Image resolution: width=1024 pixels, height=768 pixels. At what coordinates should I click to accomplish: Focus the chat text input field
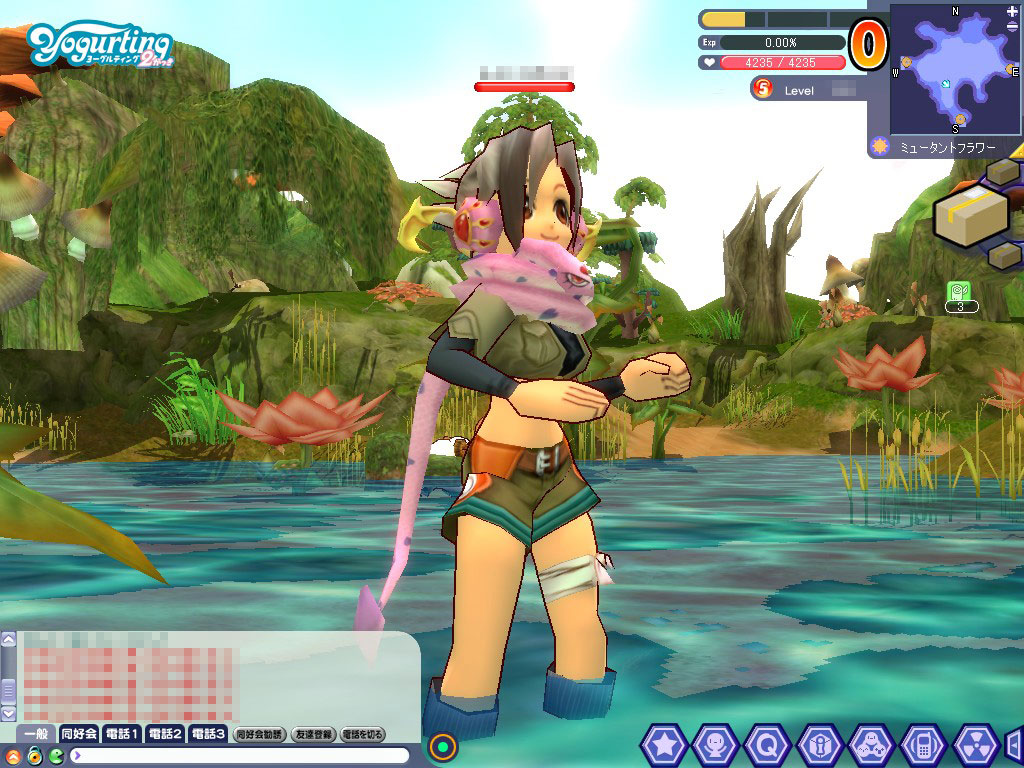pos(240,755)
